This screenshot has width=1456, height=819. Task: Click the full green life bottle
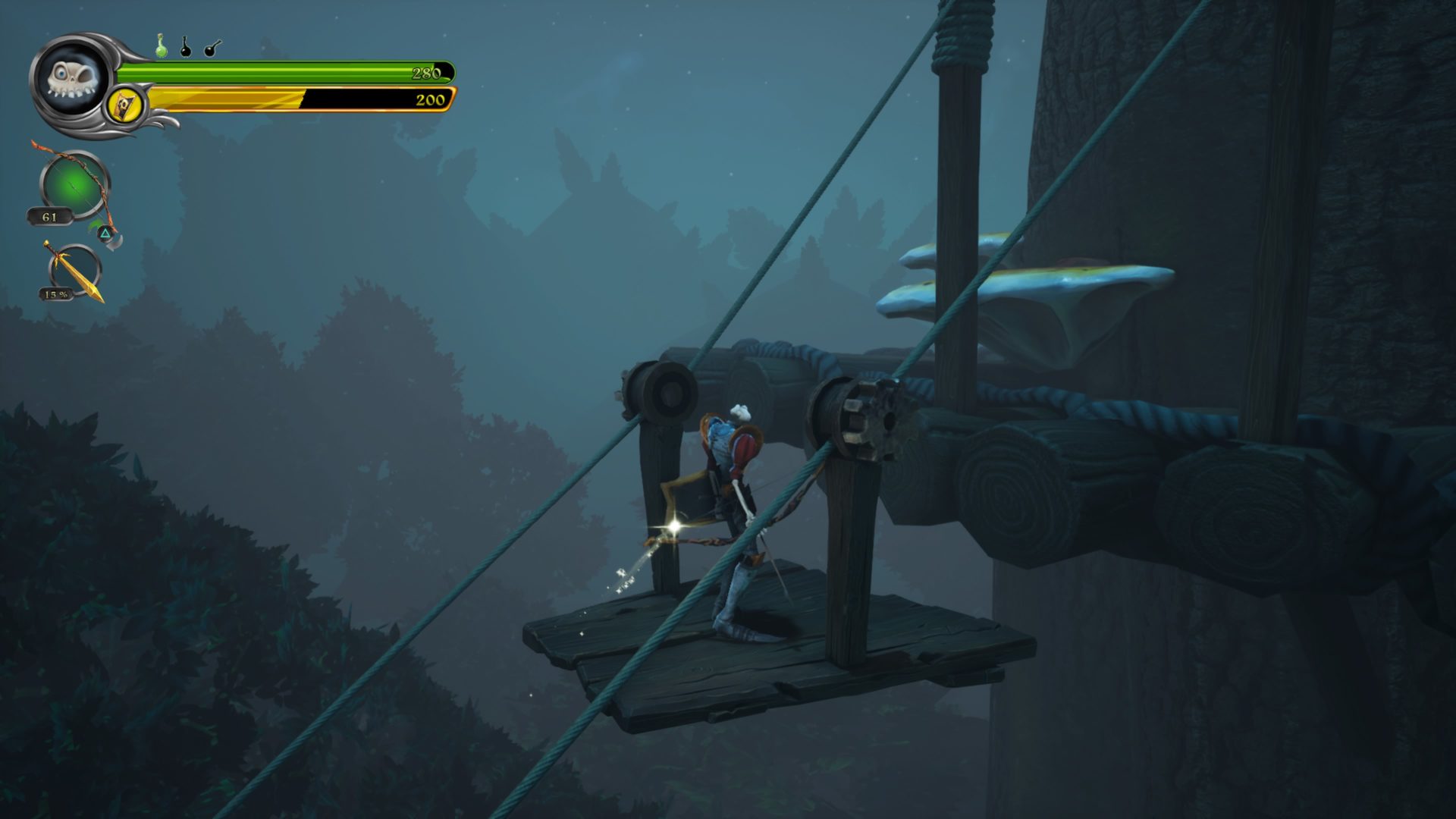coord(161,46)
